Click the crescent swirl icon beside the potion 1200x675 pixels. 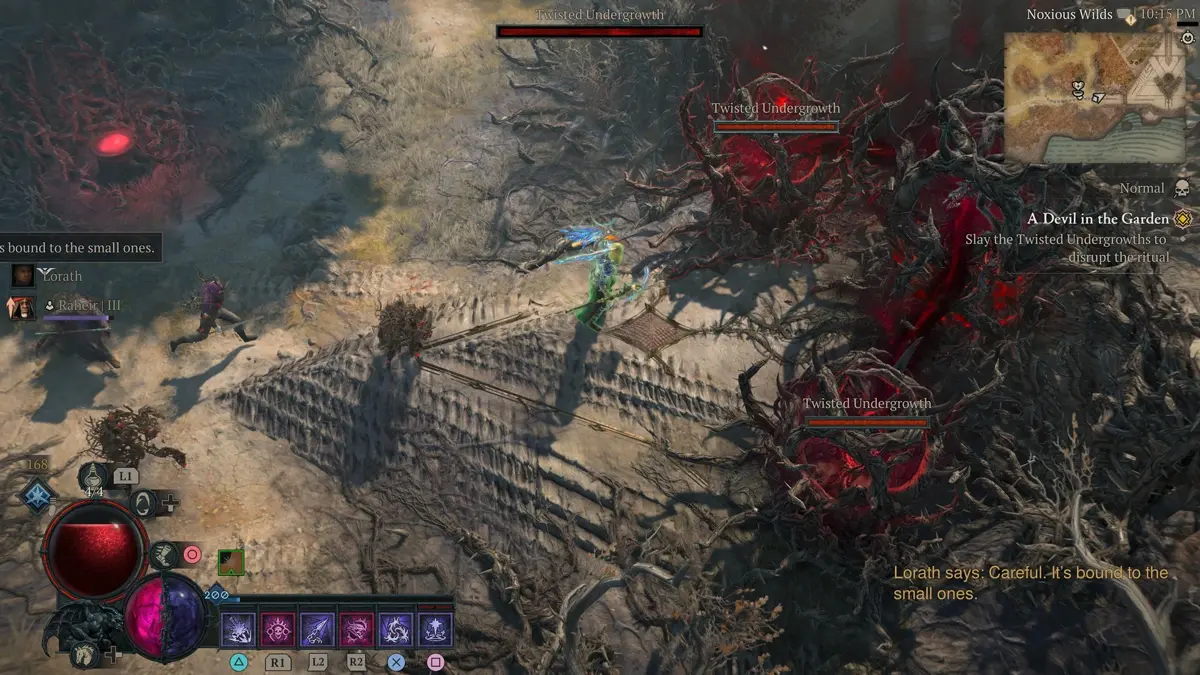click(x=144, y=502)
